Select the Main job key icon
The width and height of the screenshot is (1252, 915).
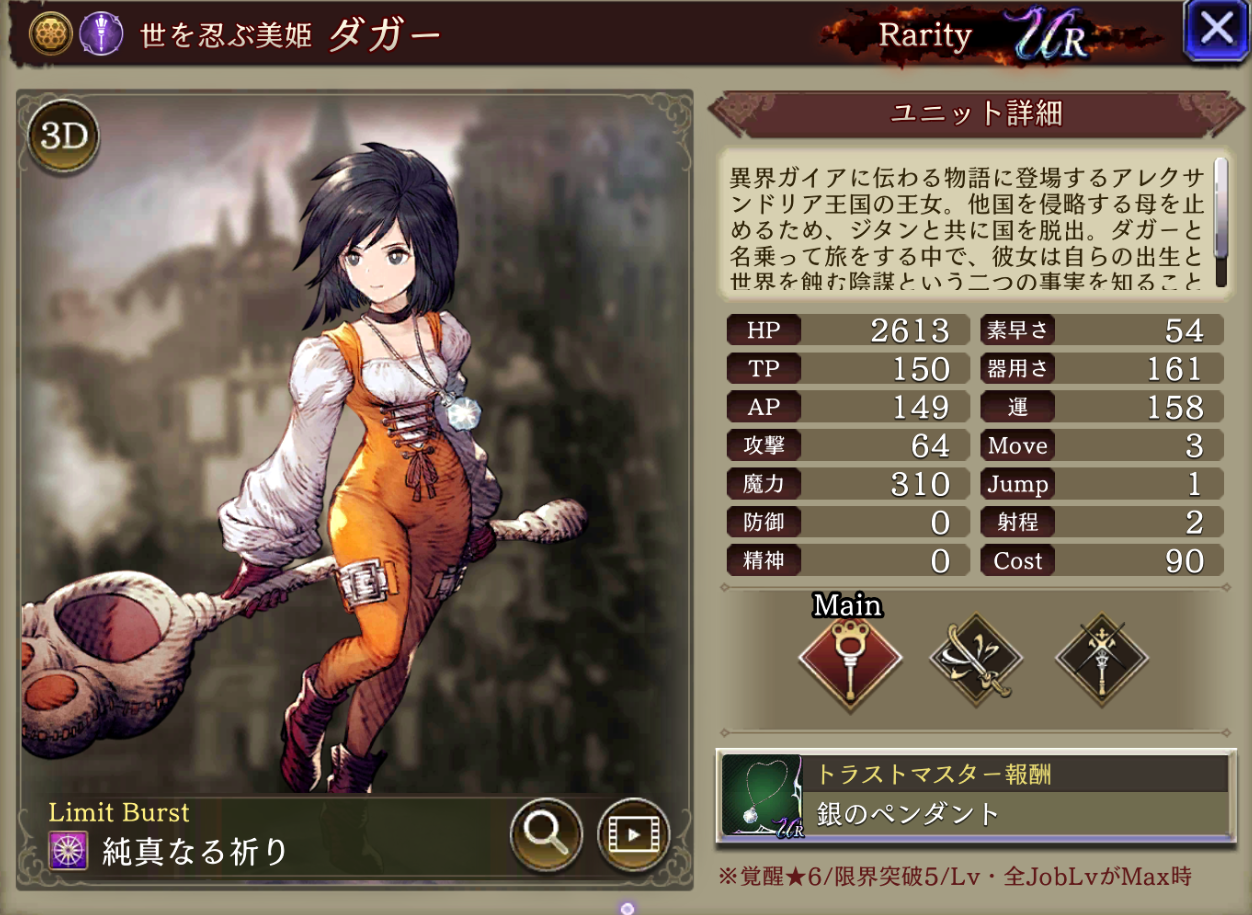(x=850, y=661)
